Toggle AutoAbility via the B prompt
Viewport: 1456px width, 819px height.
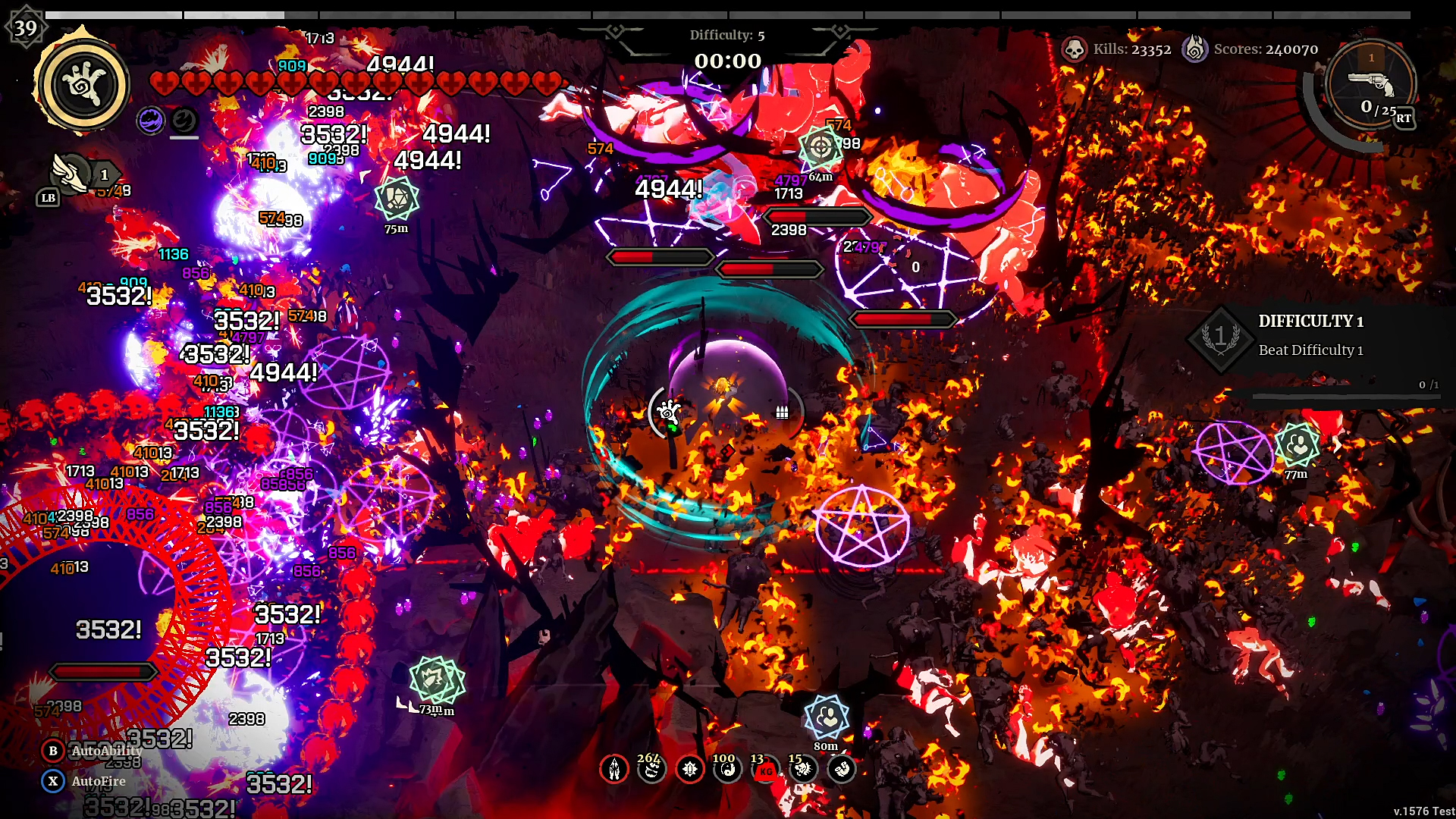(x=52, y=752)
